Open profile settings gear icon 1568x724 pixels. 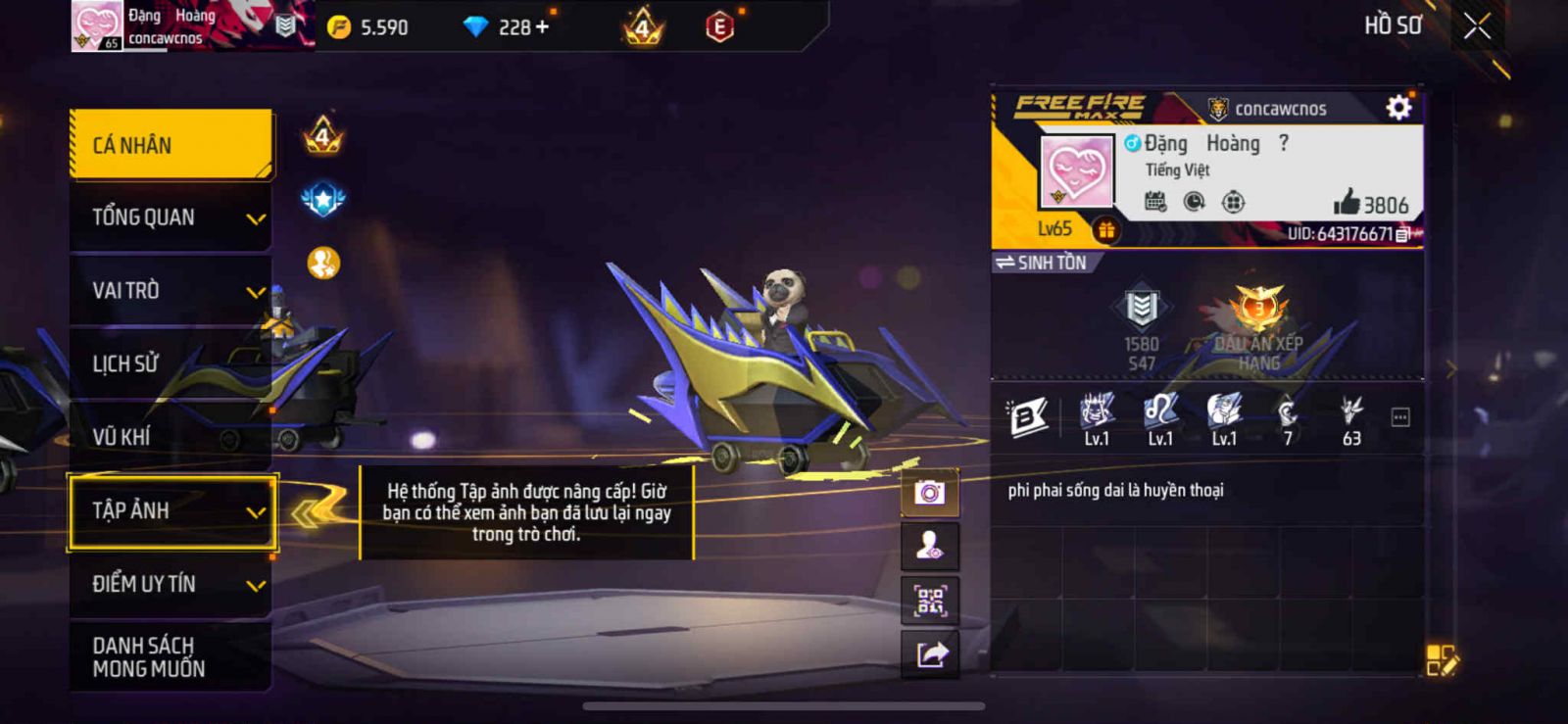(1398, 107)
